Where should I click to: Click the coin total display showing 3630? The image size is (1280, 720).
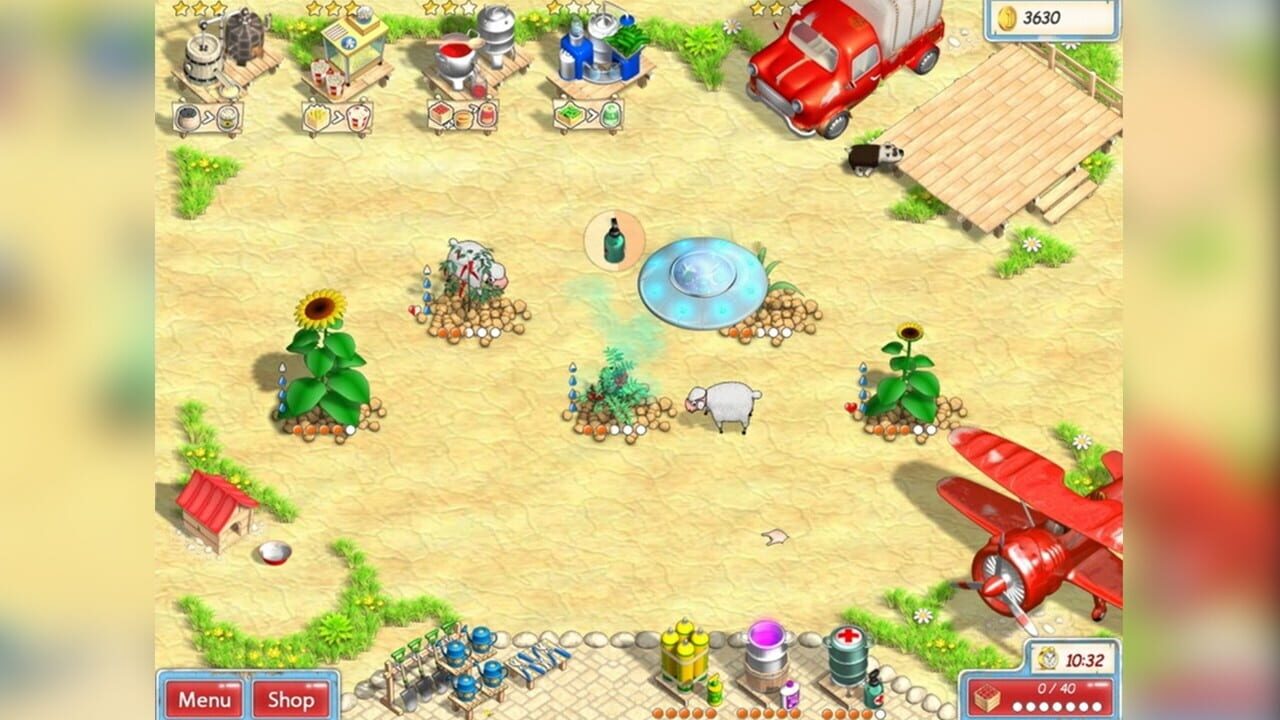pyautogui.click(x=1050, y=15)
